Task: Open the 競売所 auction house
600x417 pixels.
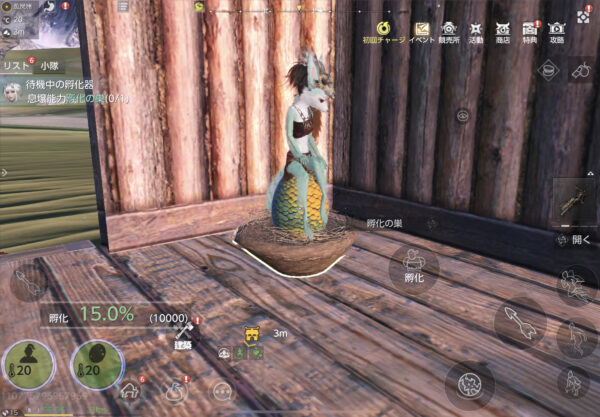Action: click(449, 31)
